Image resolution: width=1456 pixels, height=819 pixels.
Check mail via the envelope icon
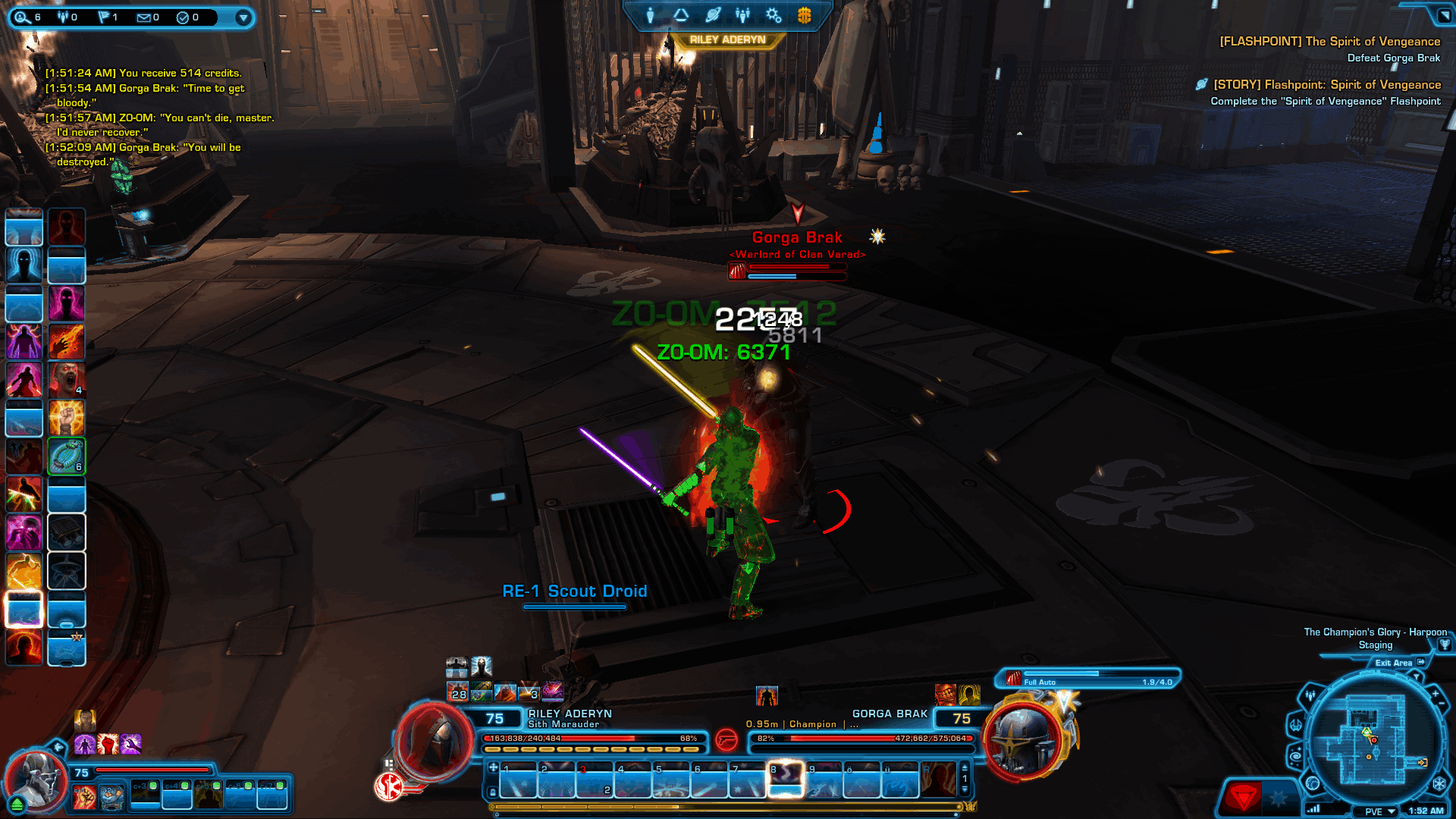(x=143, y=17)
